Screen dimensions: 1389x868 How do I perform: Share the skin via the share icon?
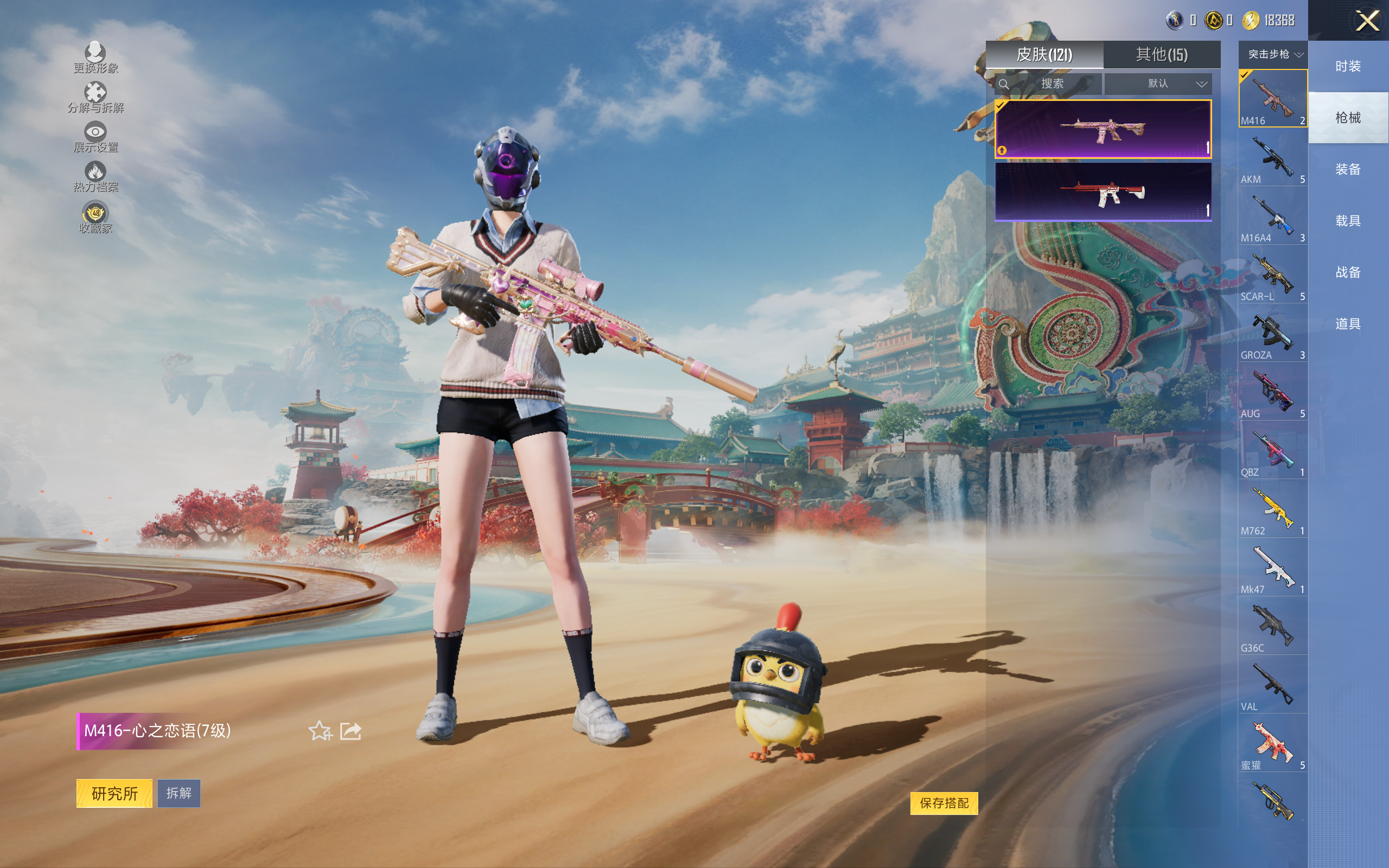[350, 731]
